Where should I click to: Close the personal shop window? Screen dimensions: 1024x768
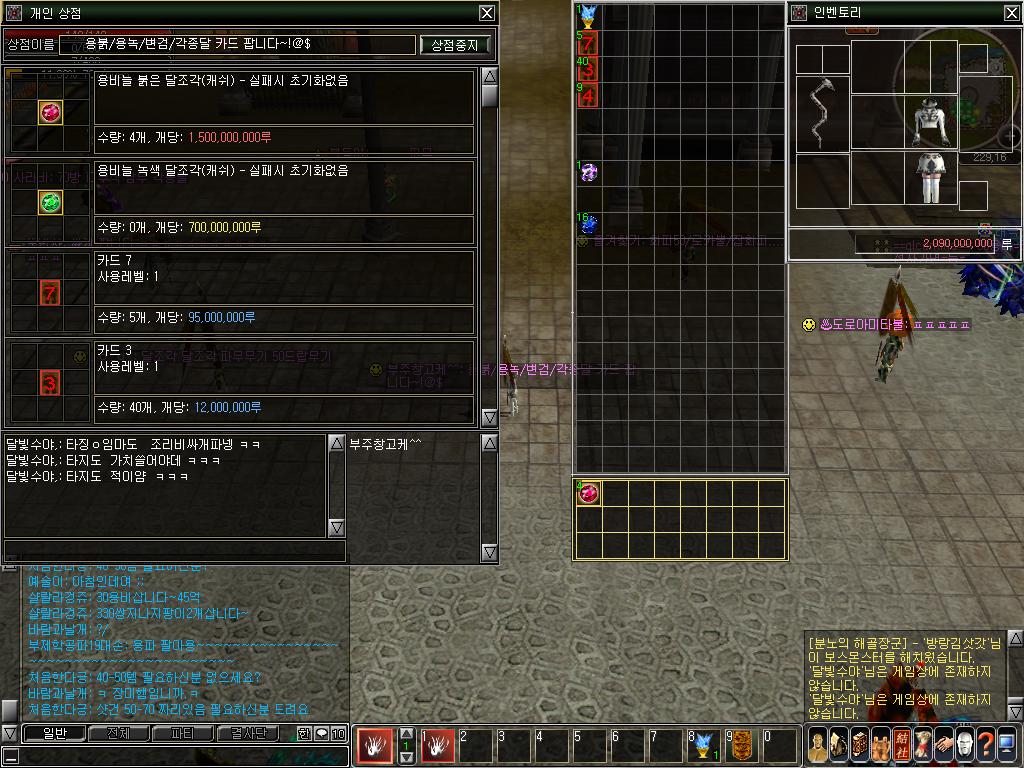point(486,13)
